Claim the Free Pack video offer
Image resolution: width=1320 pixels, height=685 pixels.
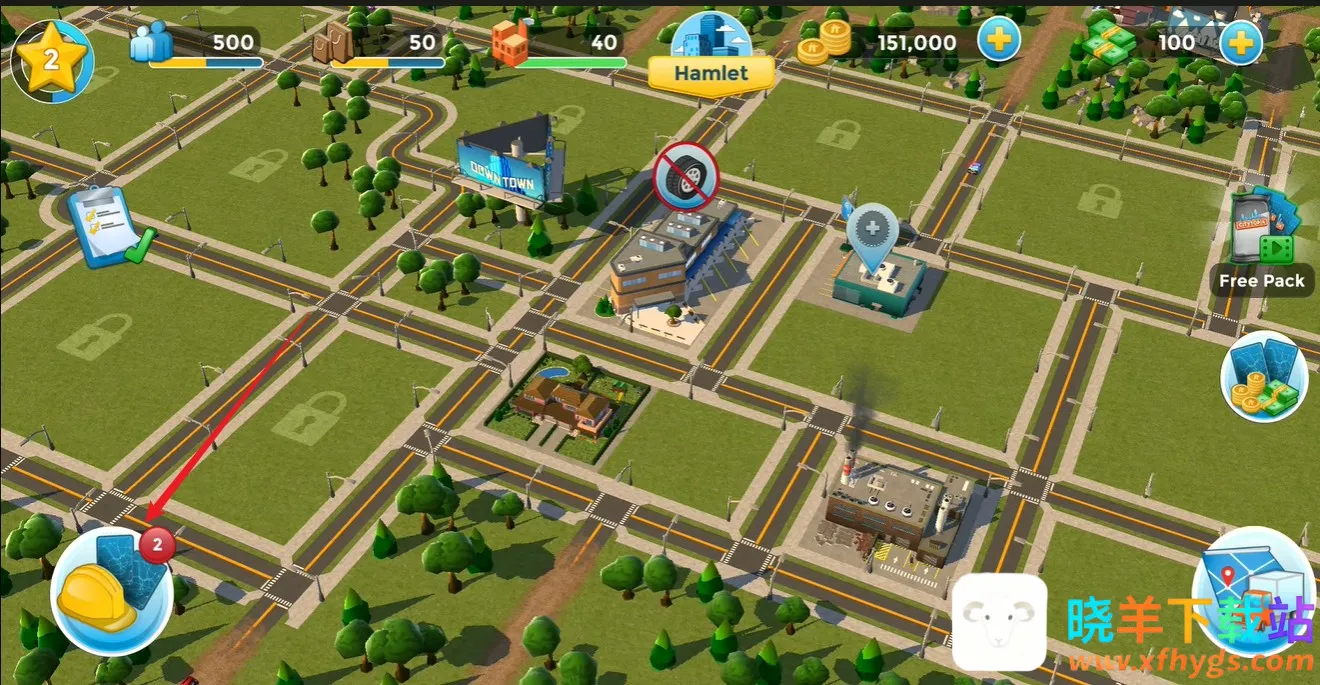pos(1262,245)
